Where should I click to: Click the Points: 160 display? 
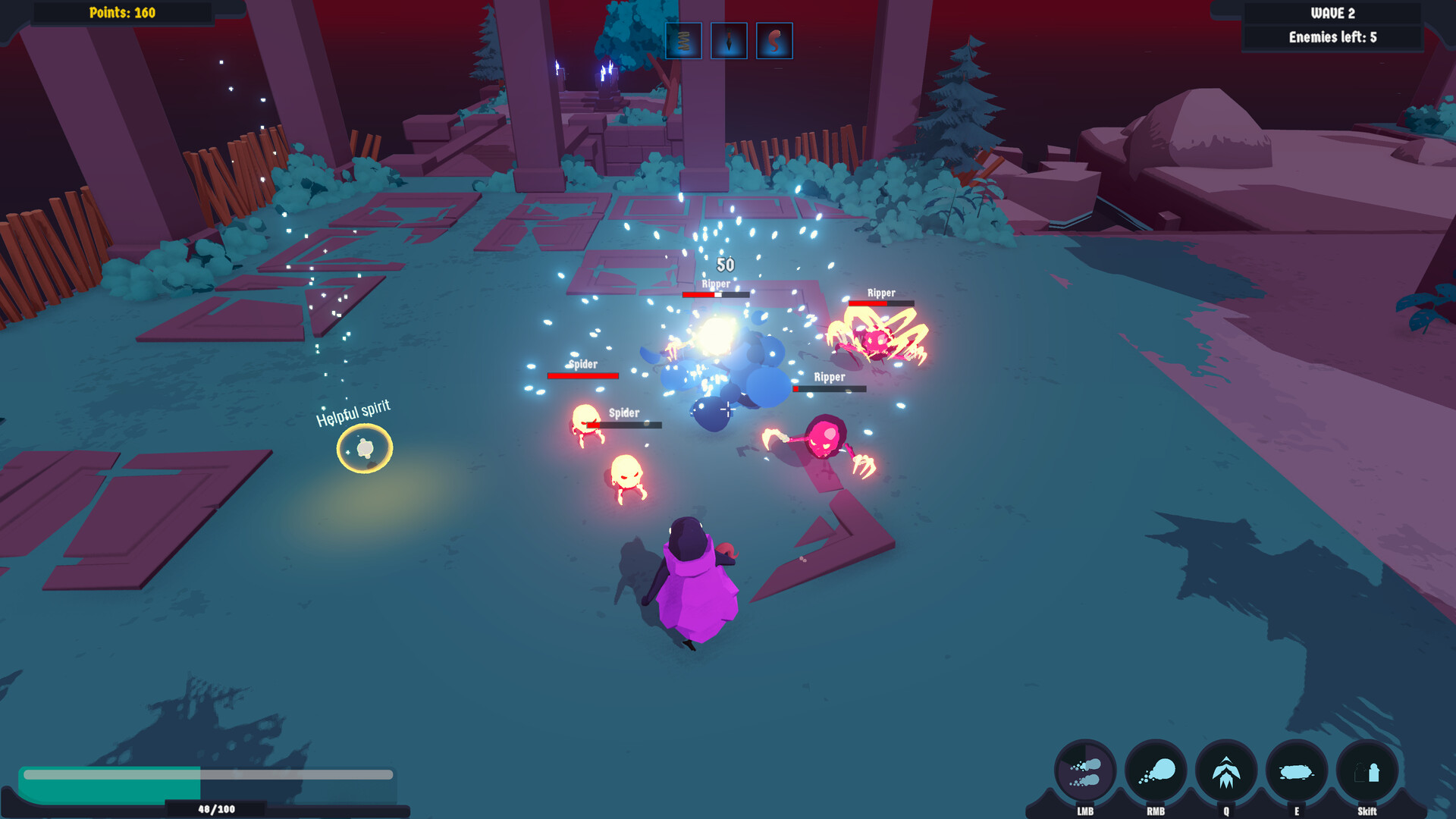click(121, 13)
